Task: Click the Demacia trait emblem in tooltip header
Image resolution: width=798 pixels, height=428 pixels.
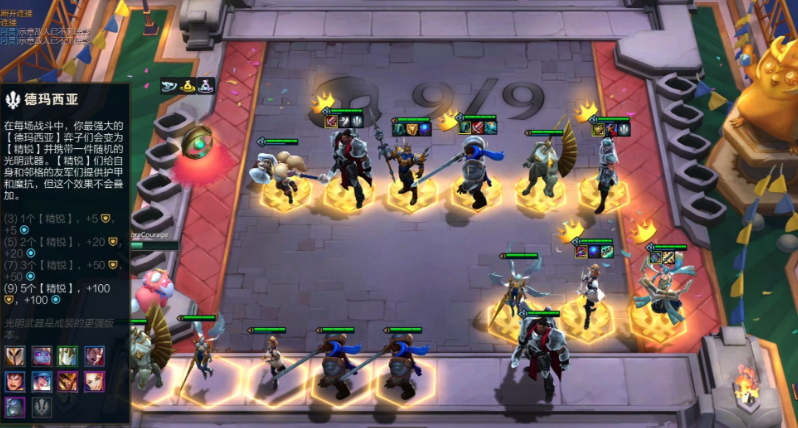Action: click(x=13, y=100)
